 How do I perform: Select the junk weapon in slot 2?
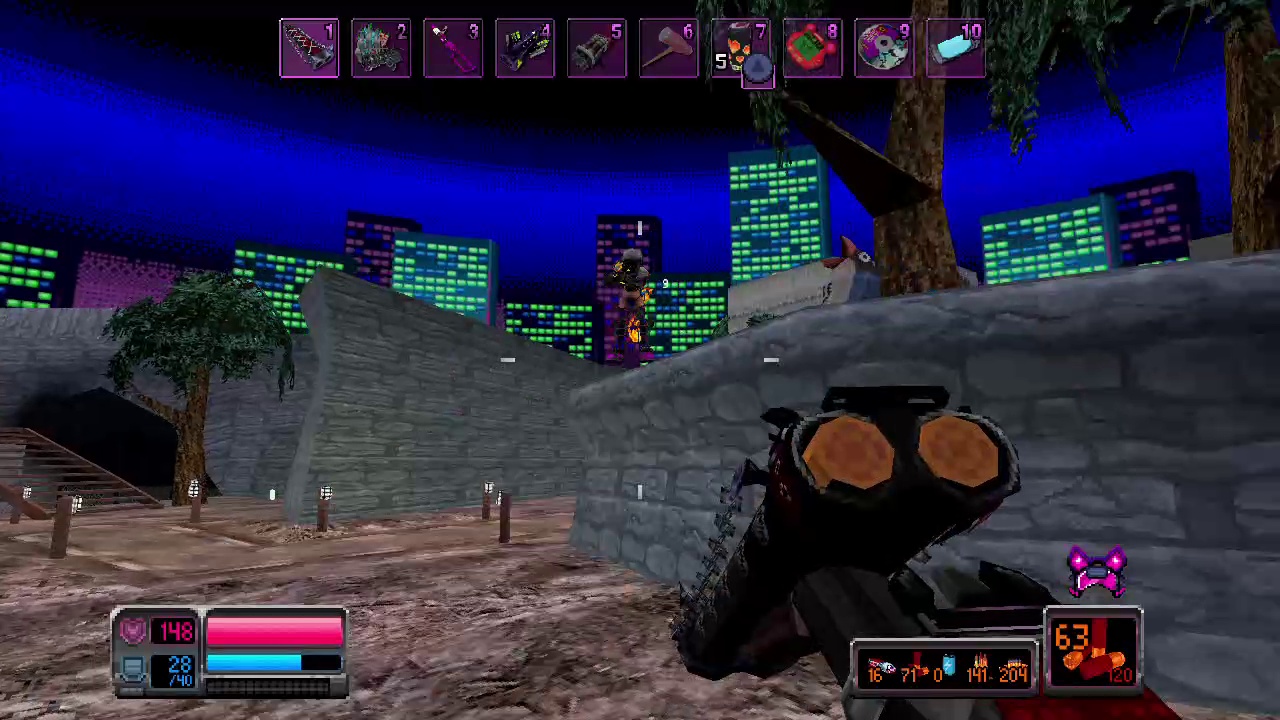(381, 47)
